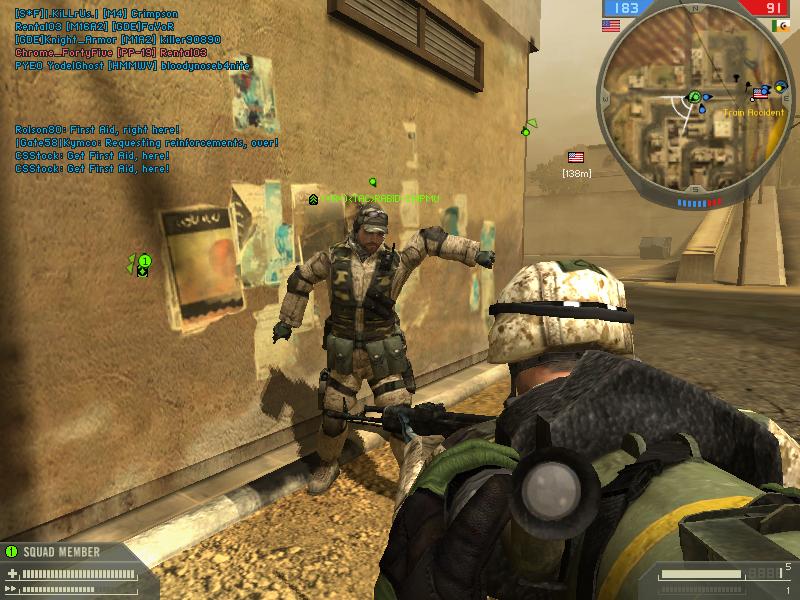Click the MEC flag under the red ticket counter

[780, 26]
